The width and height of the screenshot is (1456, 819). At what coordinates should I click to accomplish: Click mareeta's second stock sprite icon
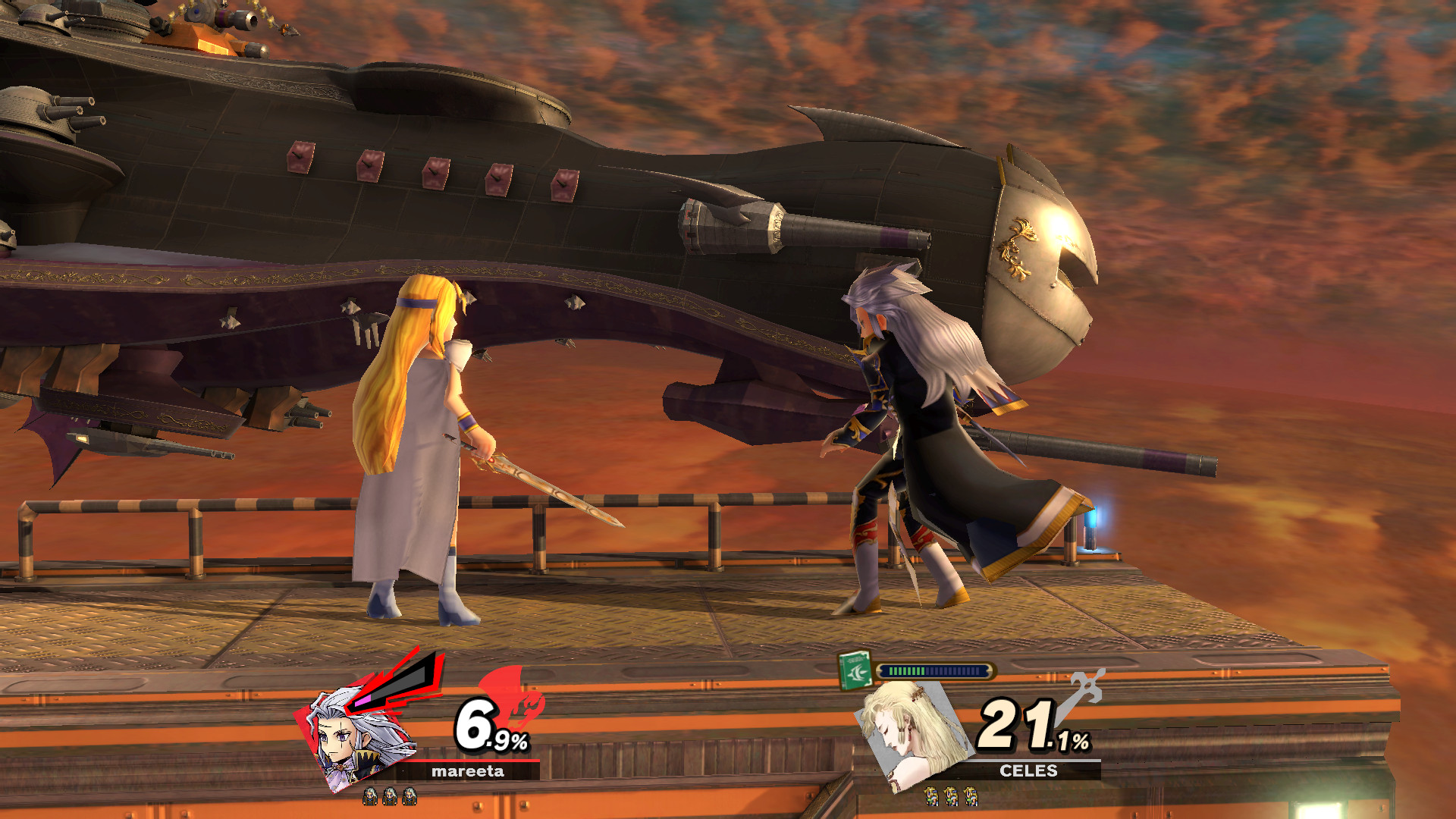[390, 798]
